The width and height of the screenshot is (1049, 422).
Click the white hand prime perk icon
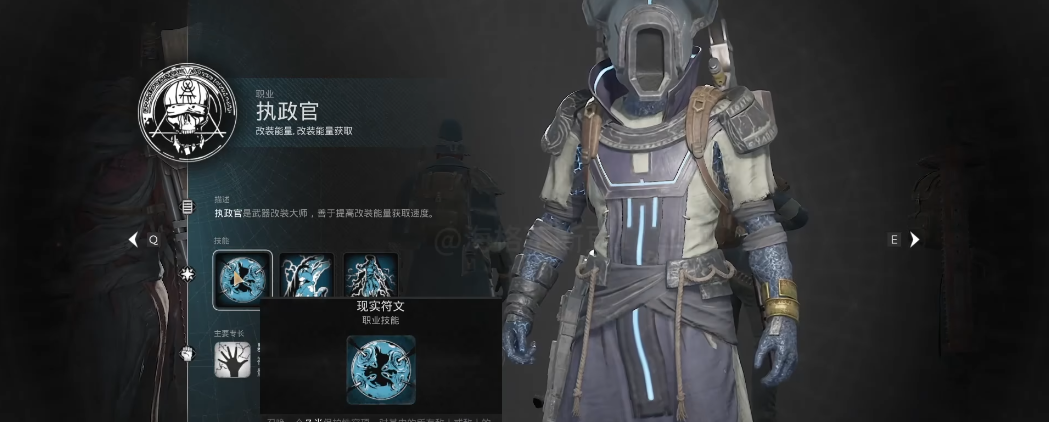pos(230,357)
